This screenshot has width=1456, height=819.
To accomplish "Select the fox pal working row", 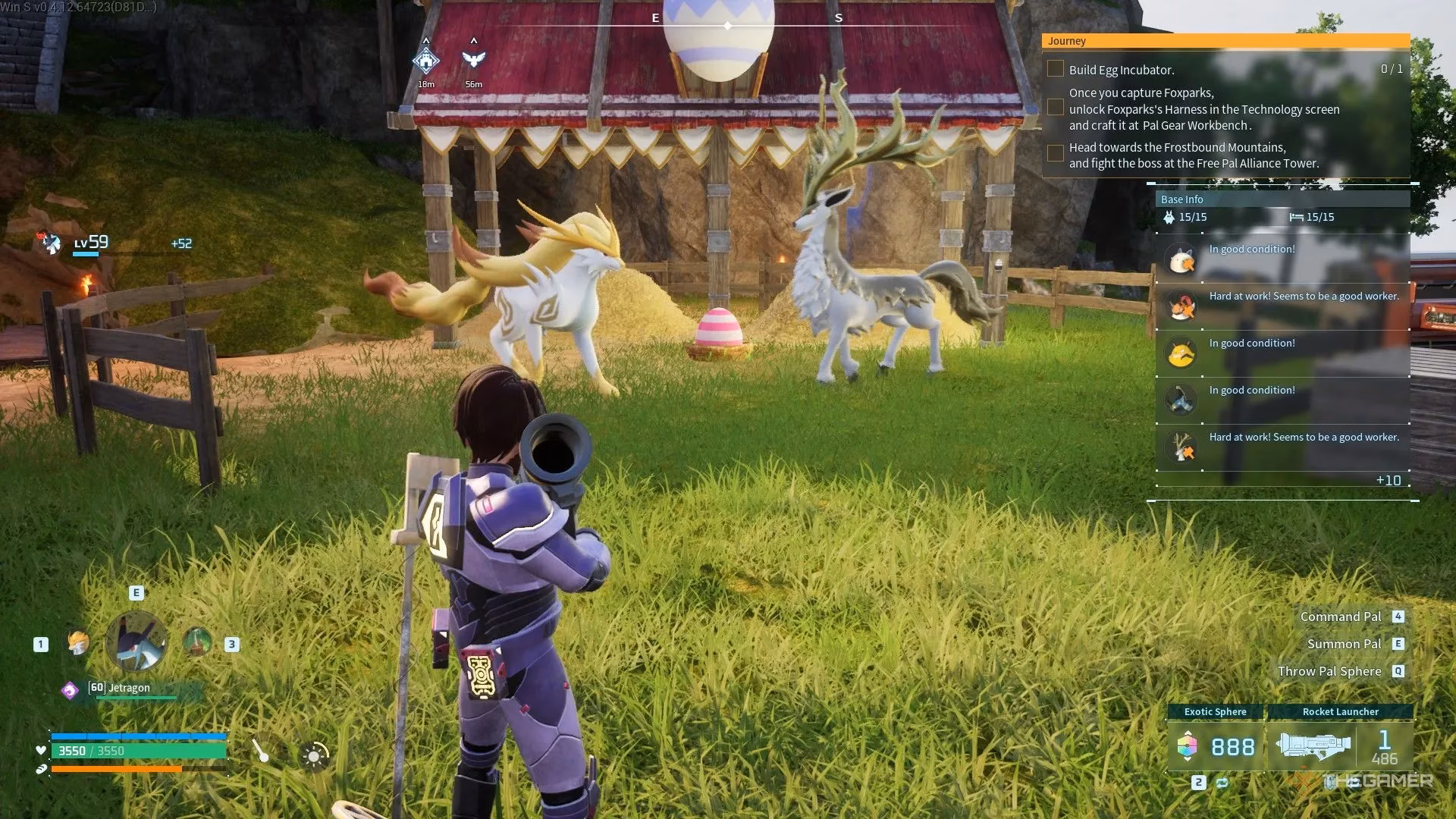I will tap(1282, 306).
